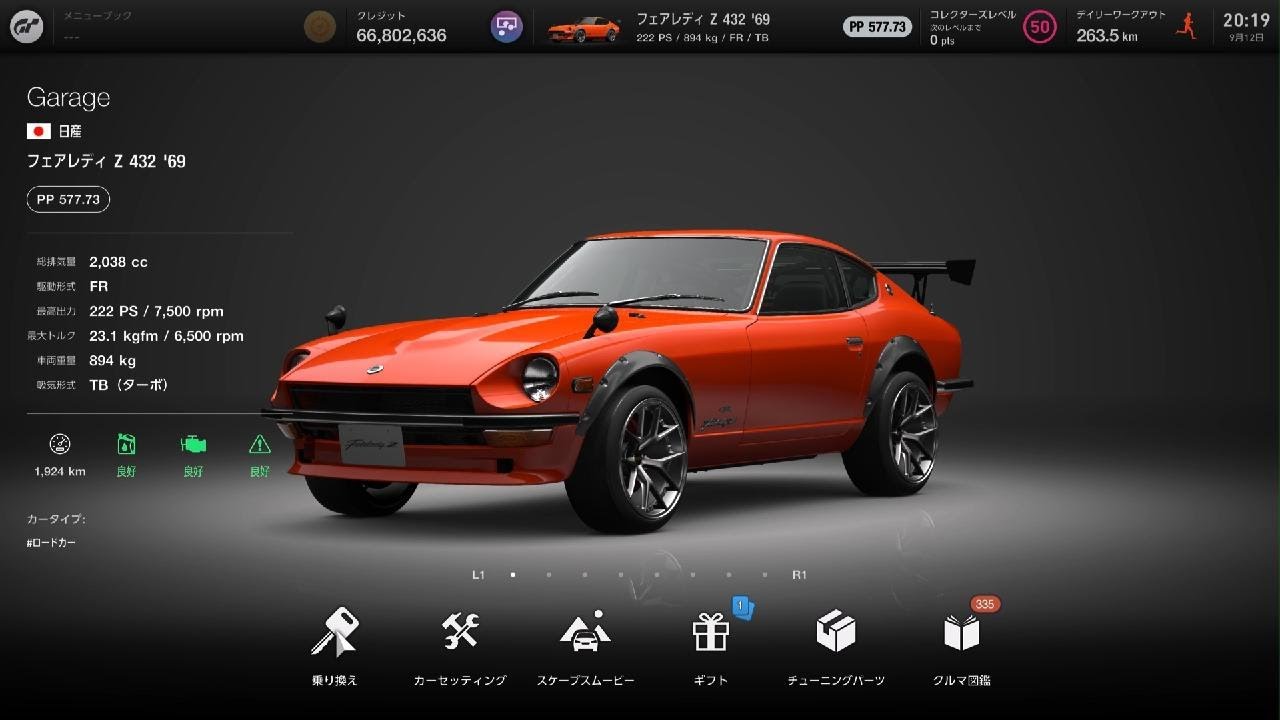Click the collector level 50 badge

(1038, 27)
